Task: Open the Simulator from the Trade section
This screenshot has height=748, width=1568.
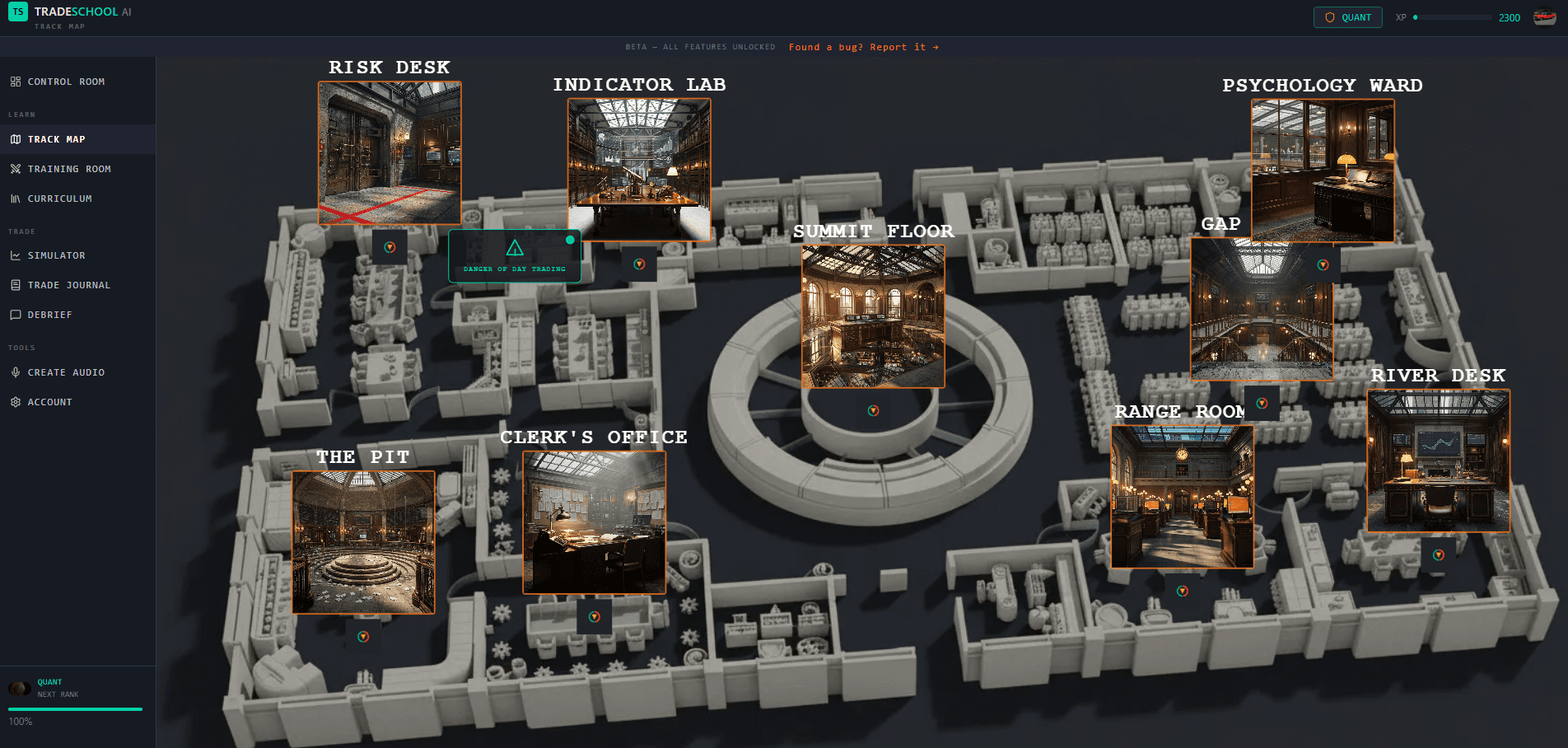Action: 15,255
